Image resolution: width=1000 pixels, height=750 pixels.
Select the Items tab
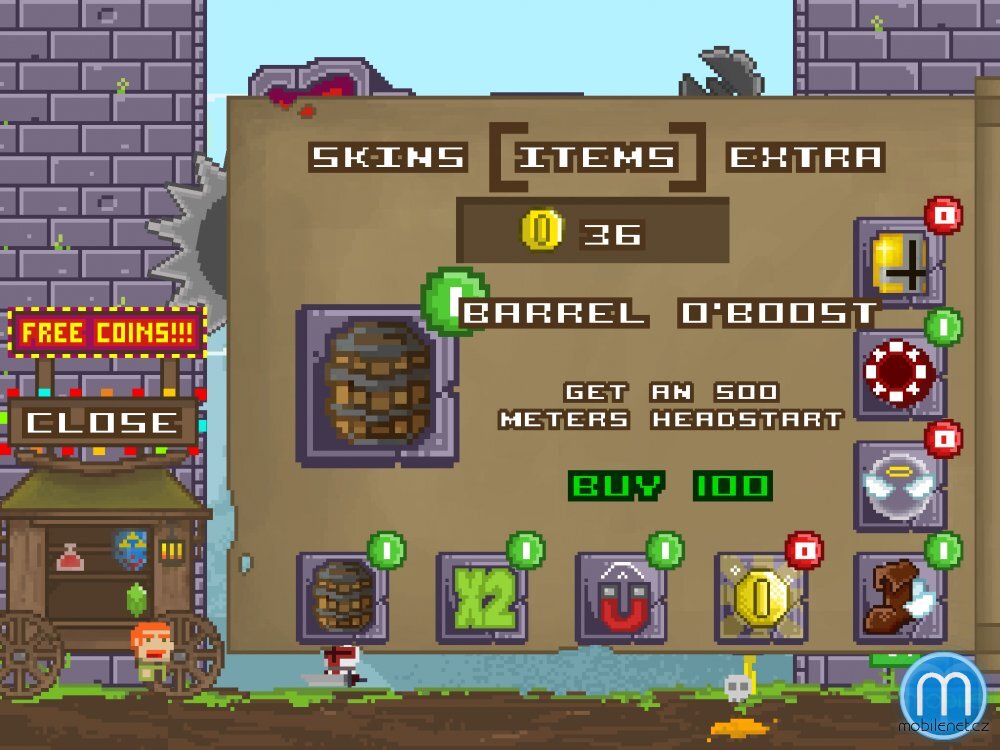pos(597,157)
